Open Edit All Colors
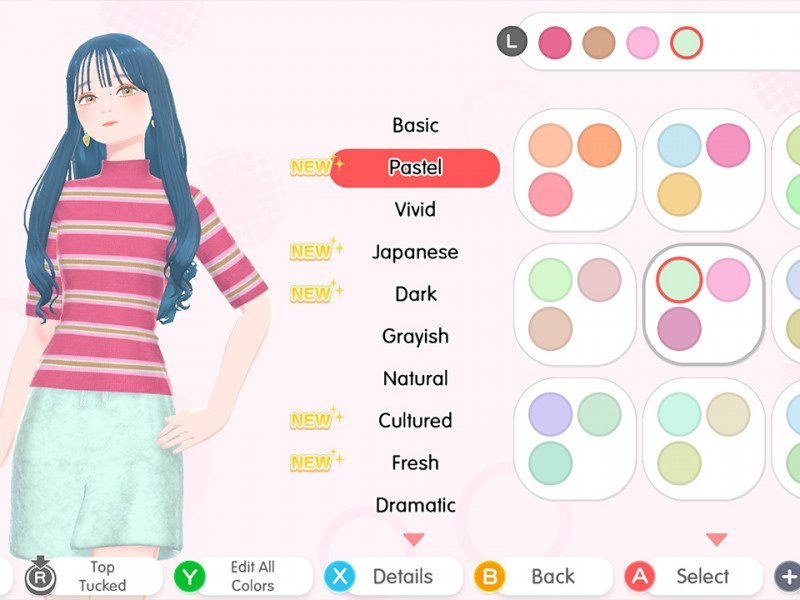 pyautogui.click(x=238, y=576)
